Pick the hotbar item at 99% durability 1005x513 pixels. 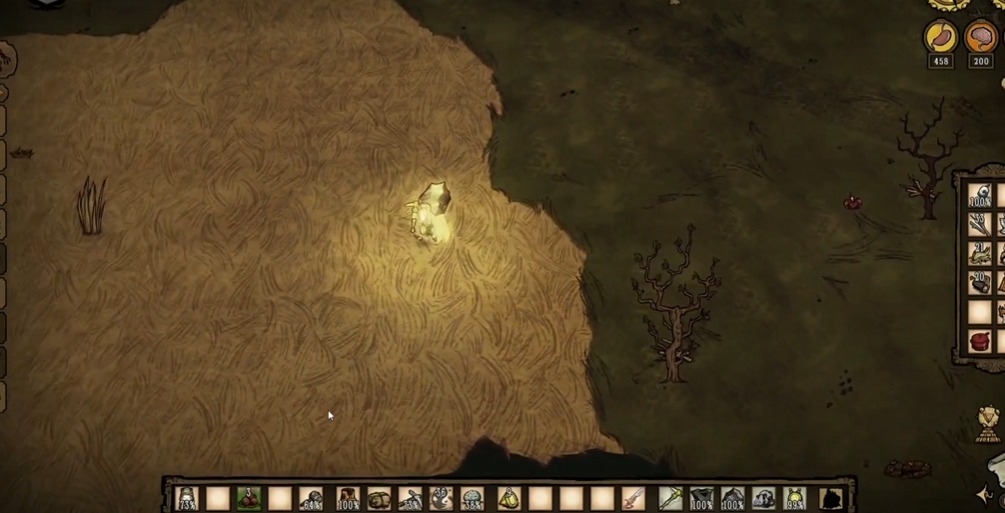(x=795, y=497)
